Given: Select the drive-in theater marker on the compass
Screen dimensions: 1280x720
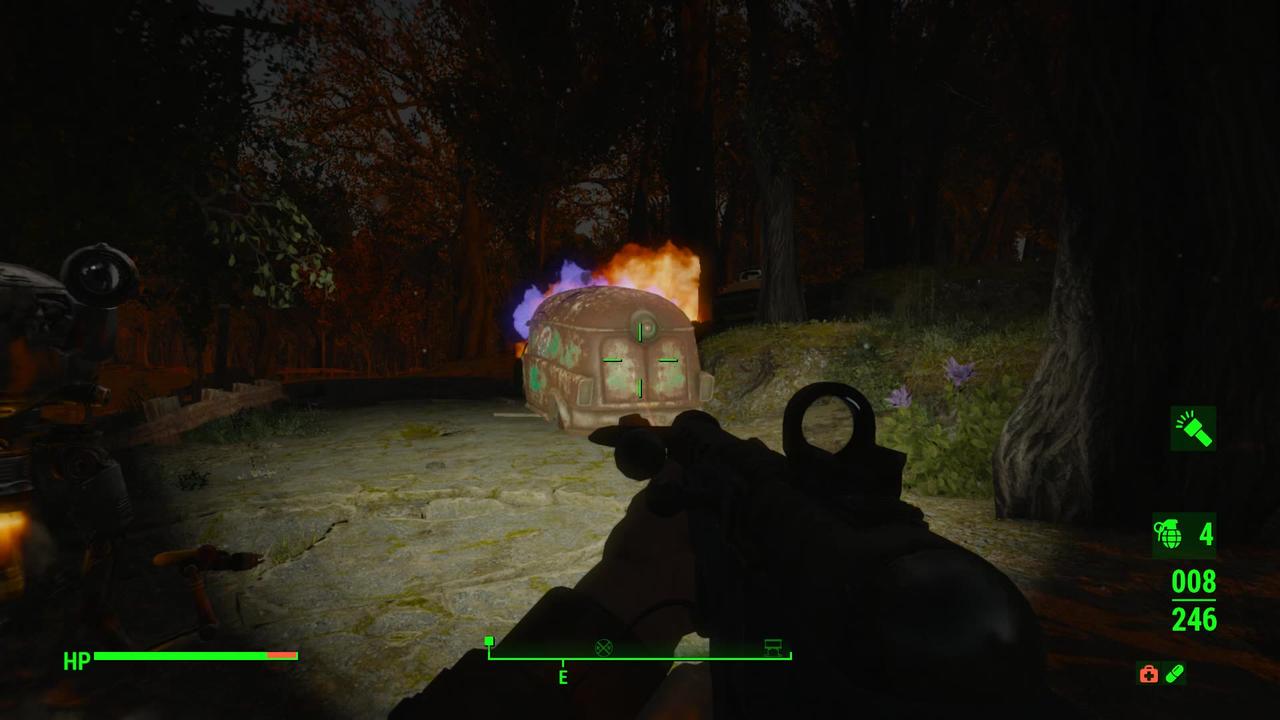Looking at the screenshot, I should click(770, 646).
